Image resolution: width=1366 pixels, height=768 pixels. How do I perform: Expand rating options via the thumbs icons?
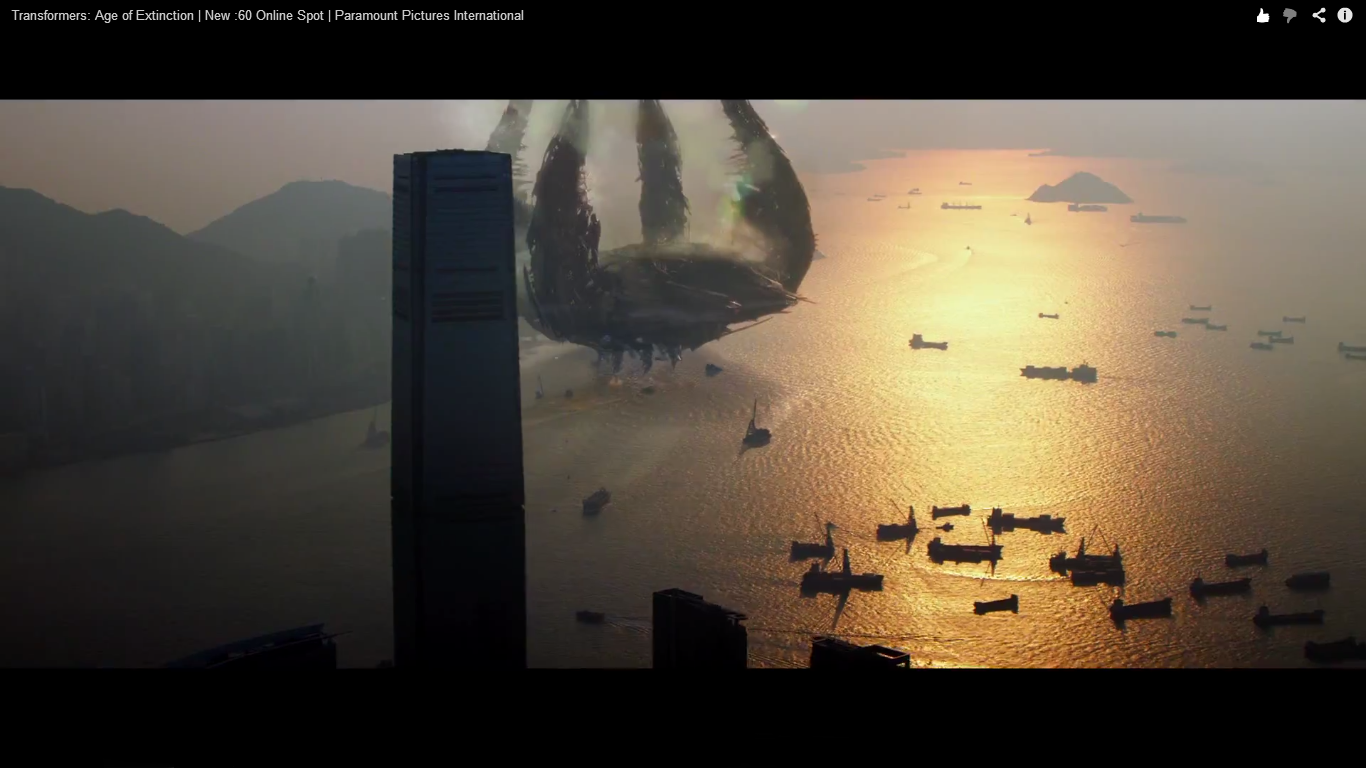click(x=1276, y=15)
